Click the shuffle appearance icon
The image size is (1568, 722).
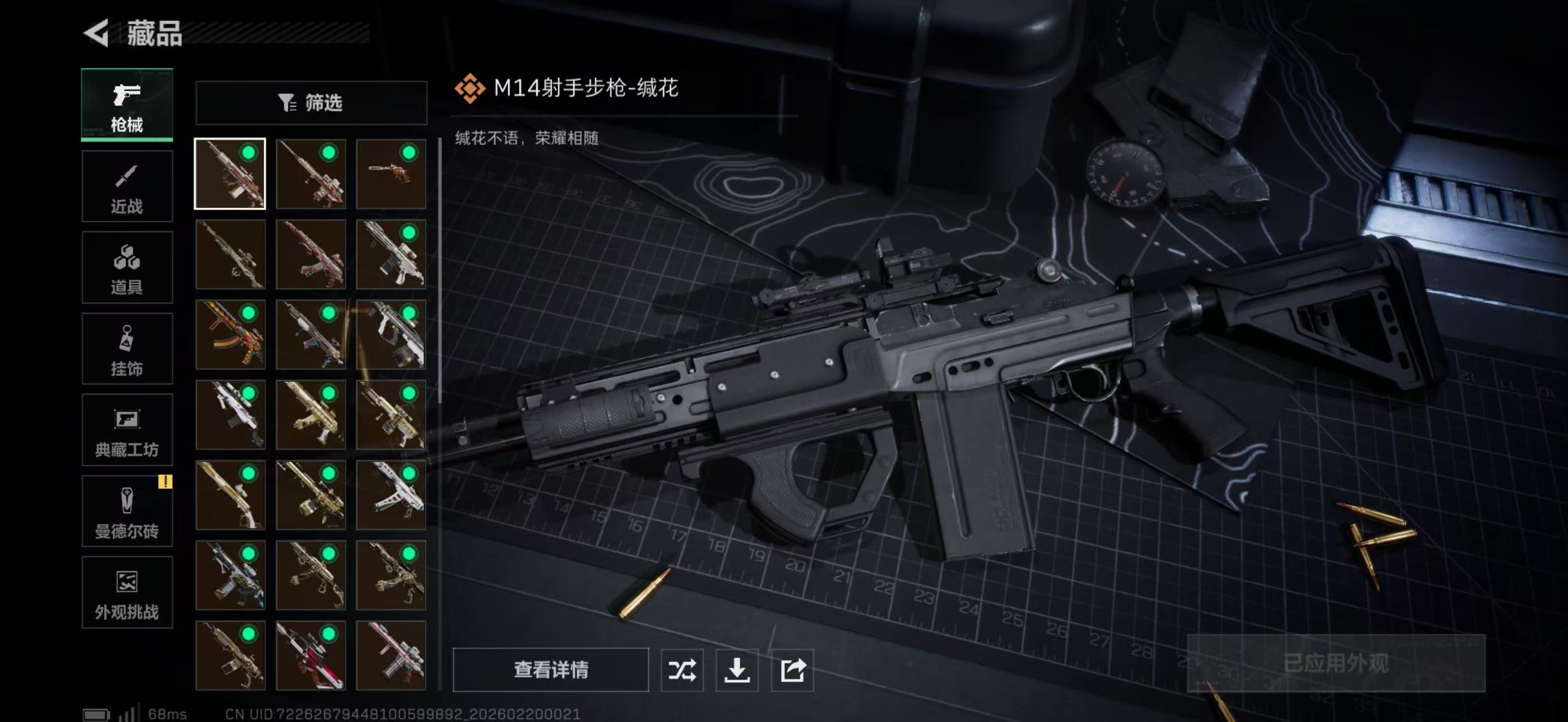click(x=683, y=671)
